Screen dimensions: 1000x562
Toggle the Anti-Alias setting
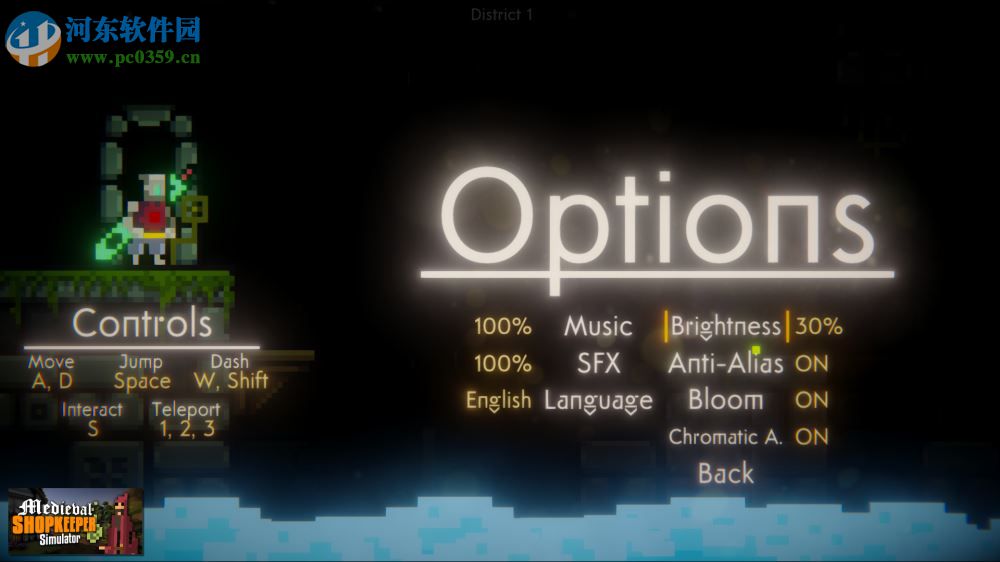[725, 363]
